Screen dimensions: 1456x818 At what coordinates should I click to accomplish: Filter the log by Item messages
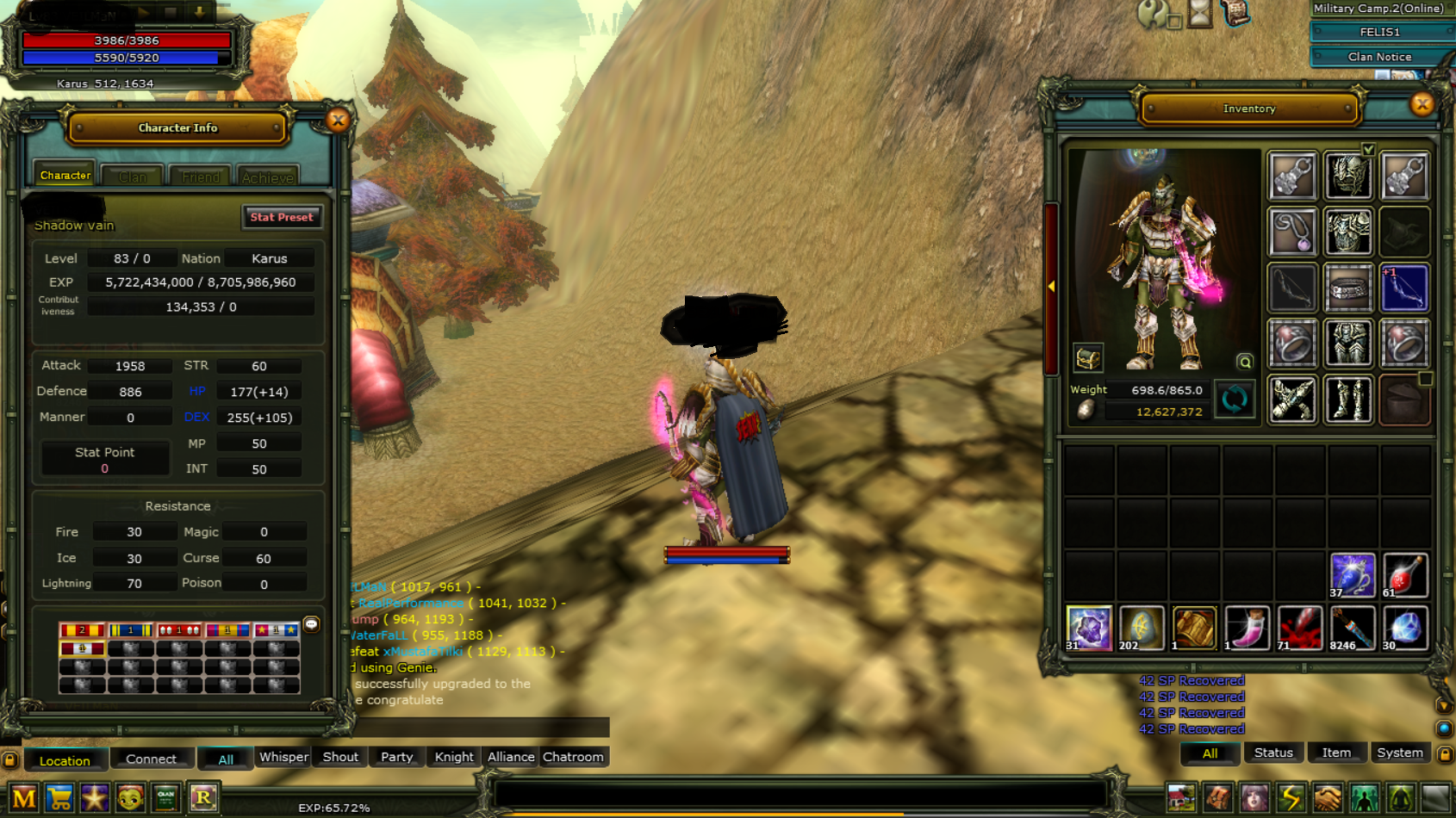coord(1336,753)
